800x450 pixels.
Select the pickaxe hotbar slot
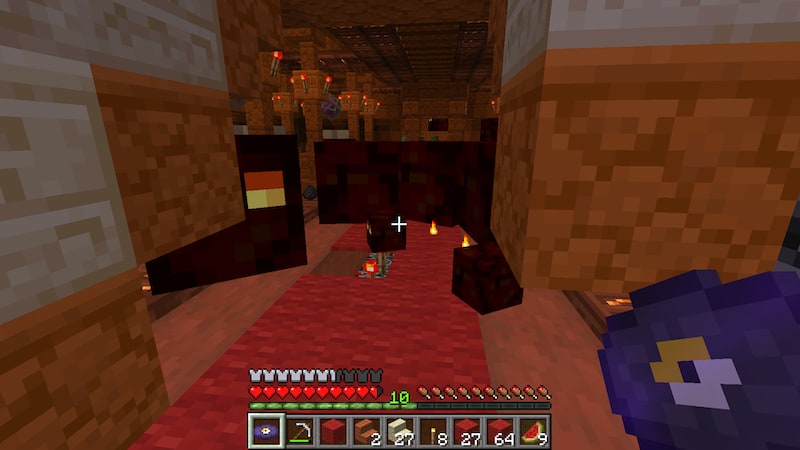click(x=298, y=430)
